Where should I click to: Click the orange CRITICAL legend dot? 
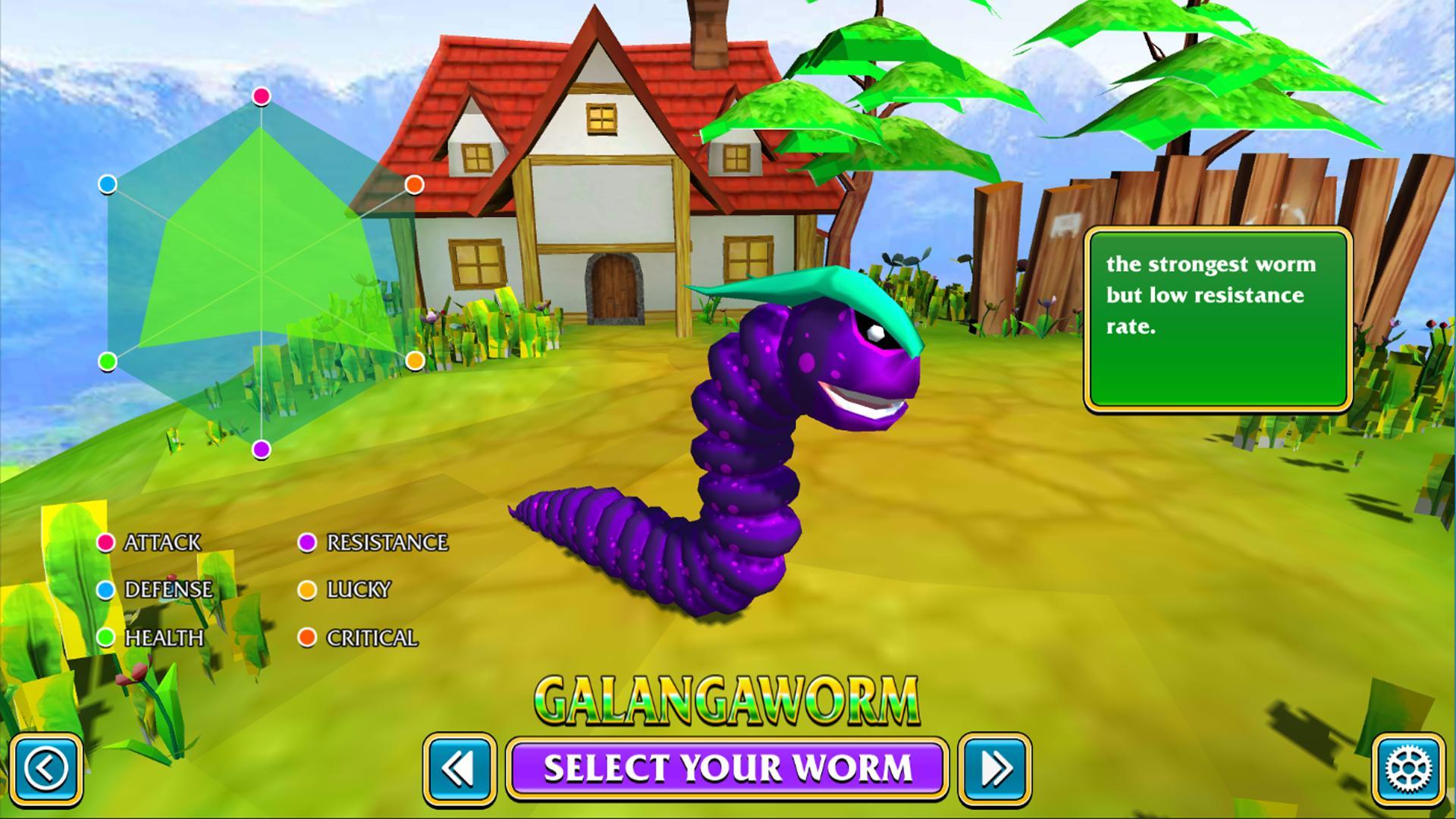point(309,639)
